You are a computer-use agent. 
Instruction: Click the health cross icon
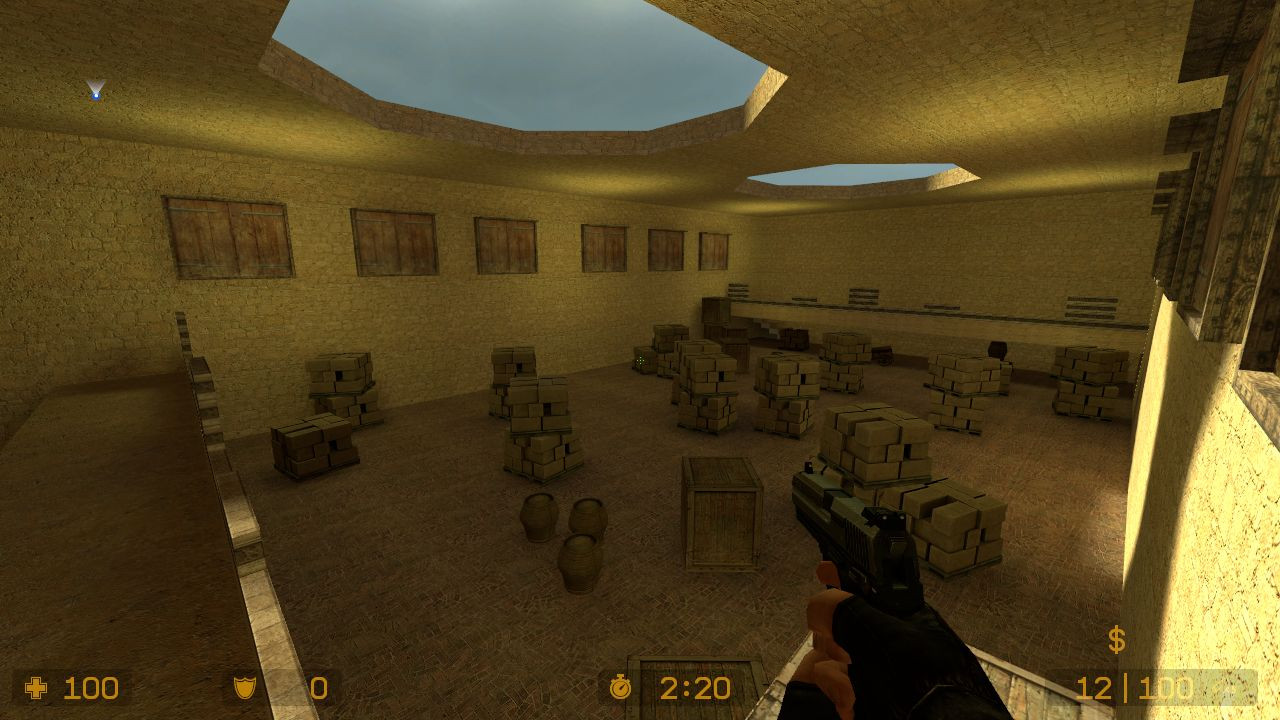pyautogui.click(x=37, y=688)
